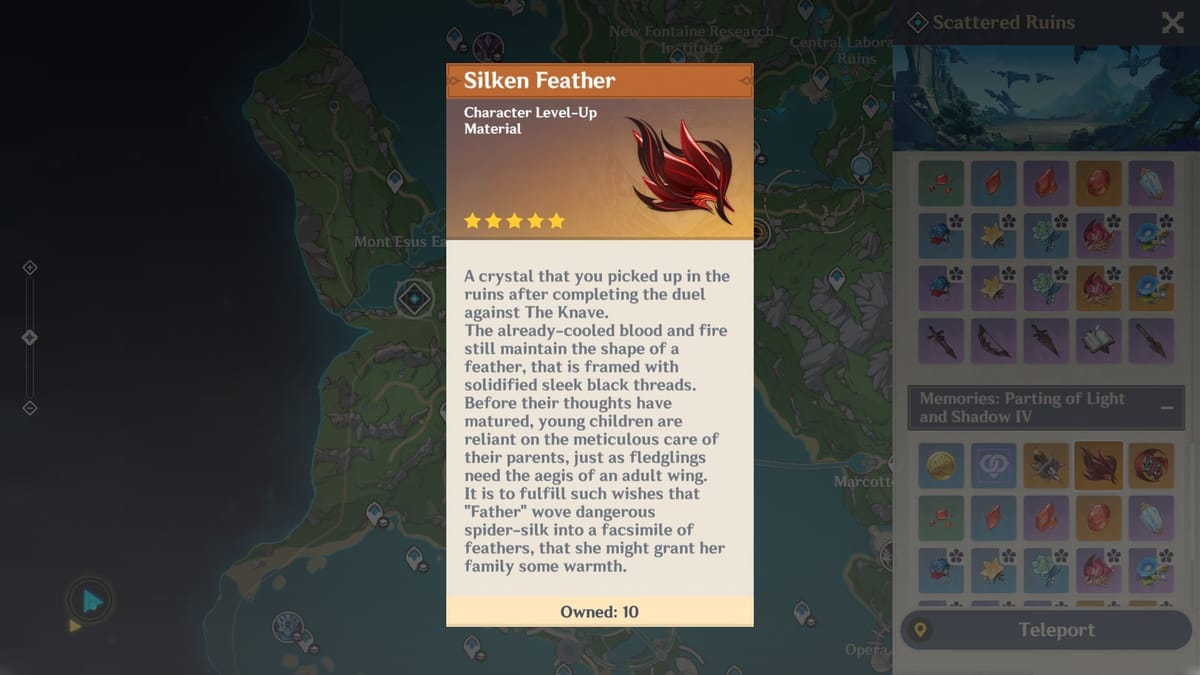1200x675 pixels.
Task: Teleport to the selected domain
Action: pyautogui.click(x=1045, y=630)
